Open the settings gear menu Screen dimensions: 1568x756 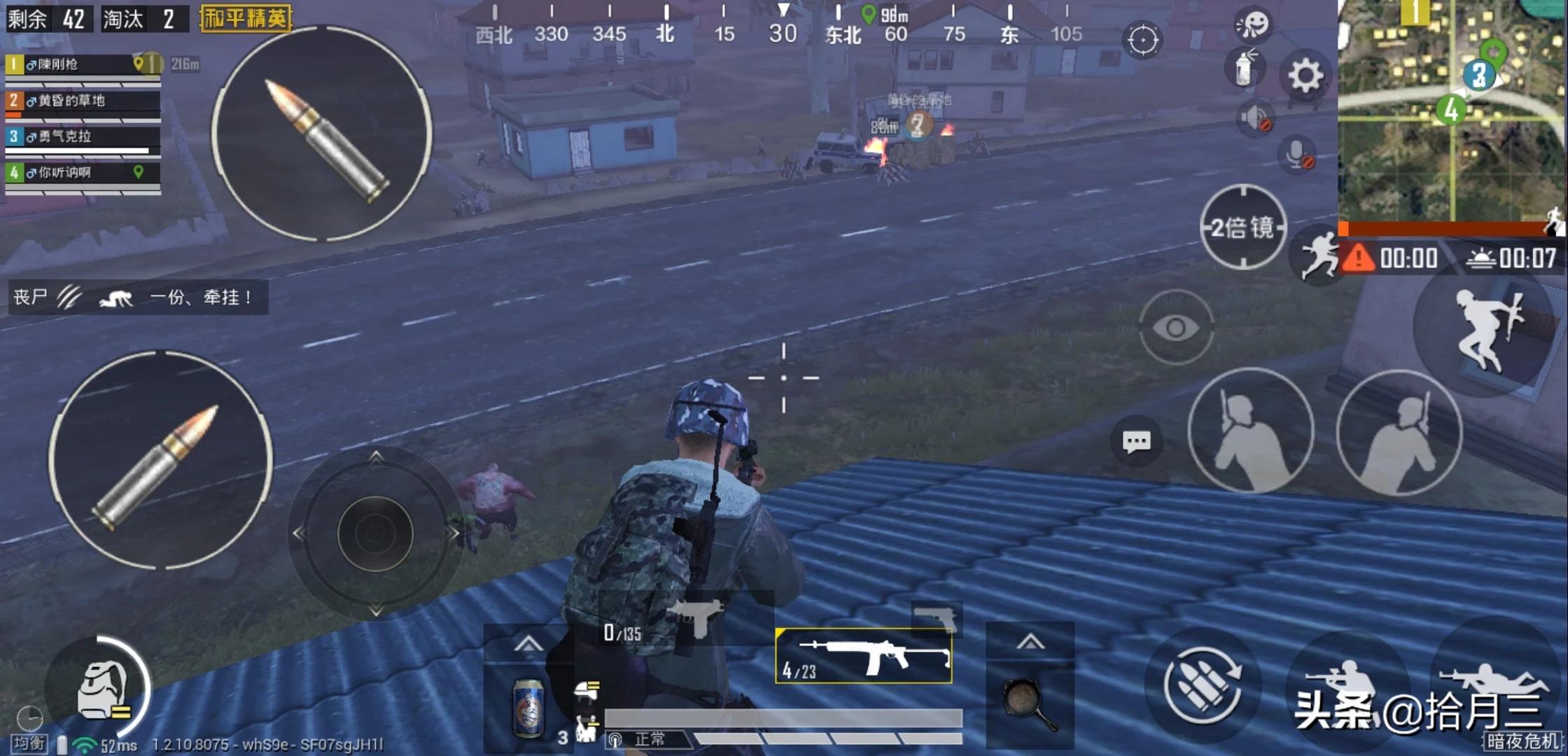point(1305,76)
